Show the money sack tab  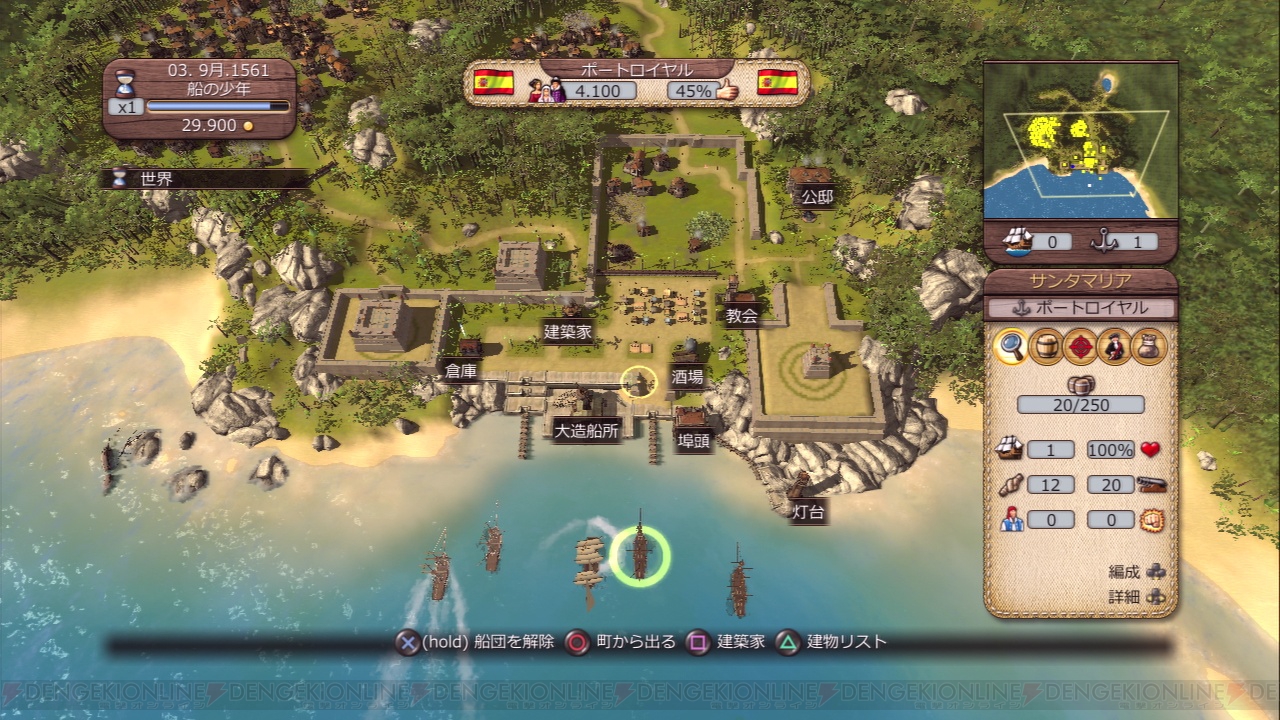[x=1149, y=346]
